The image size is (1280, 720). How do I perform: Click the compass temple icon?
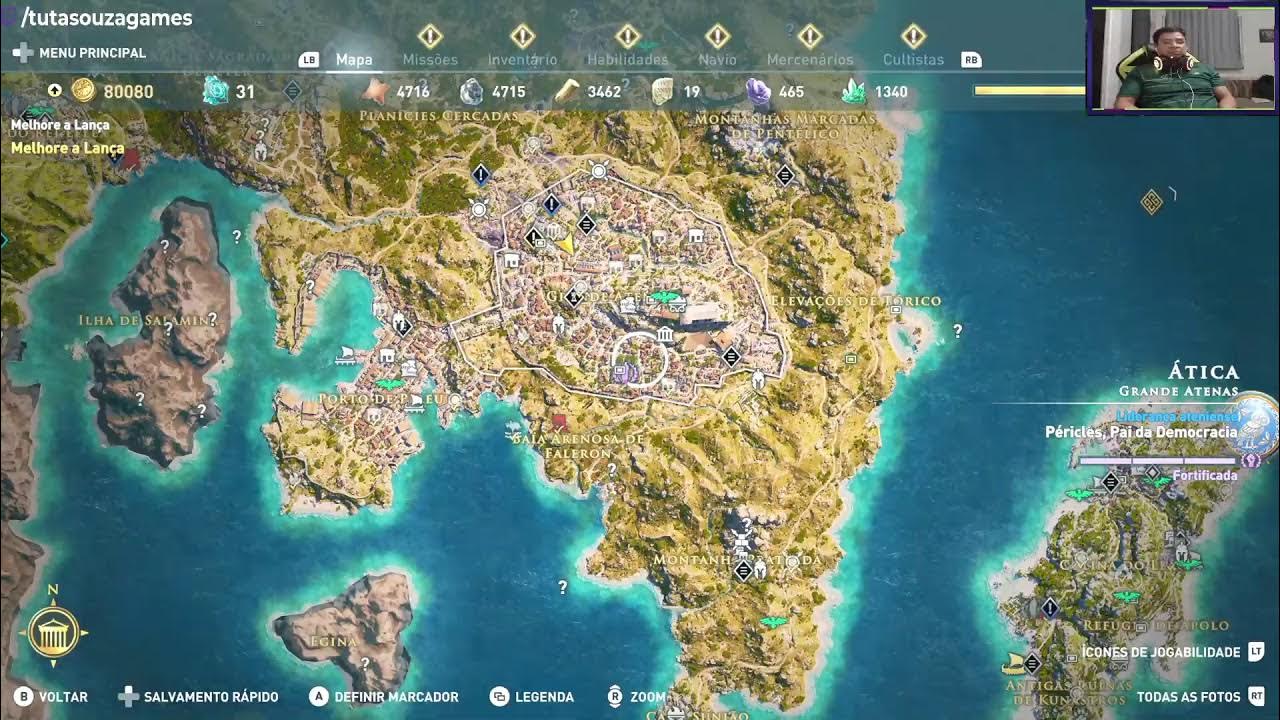click(53, 632)
